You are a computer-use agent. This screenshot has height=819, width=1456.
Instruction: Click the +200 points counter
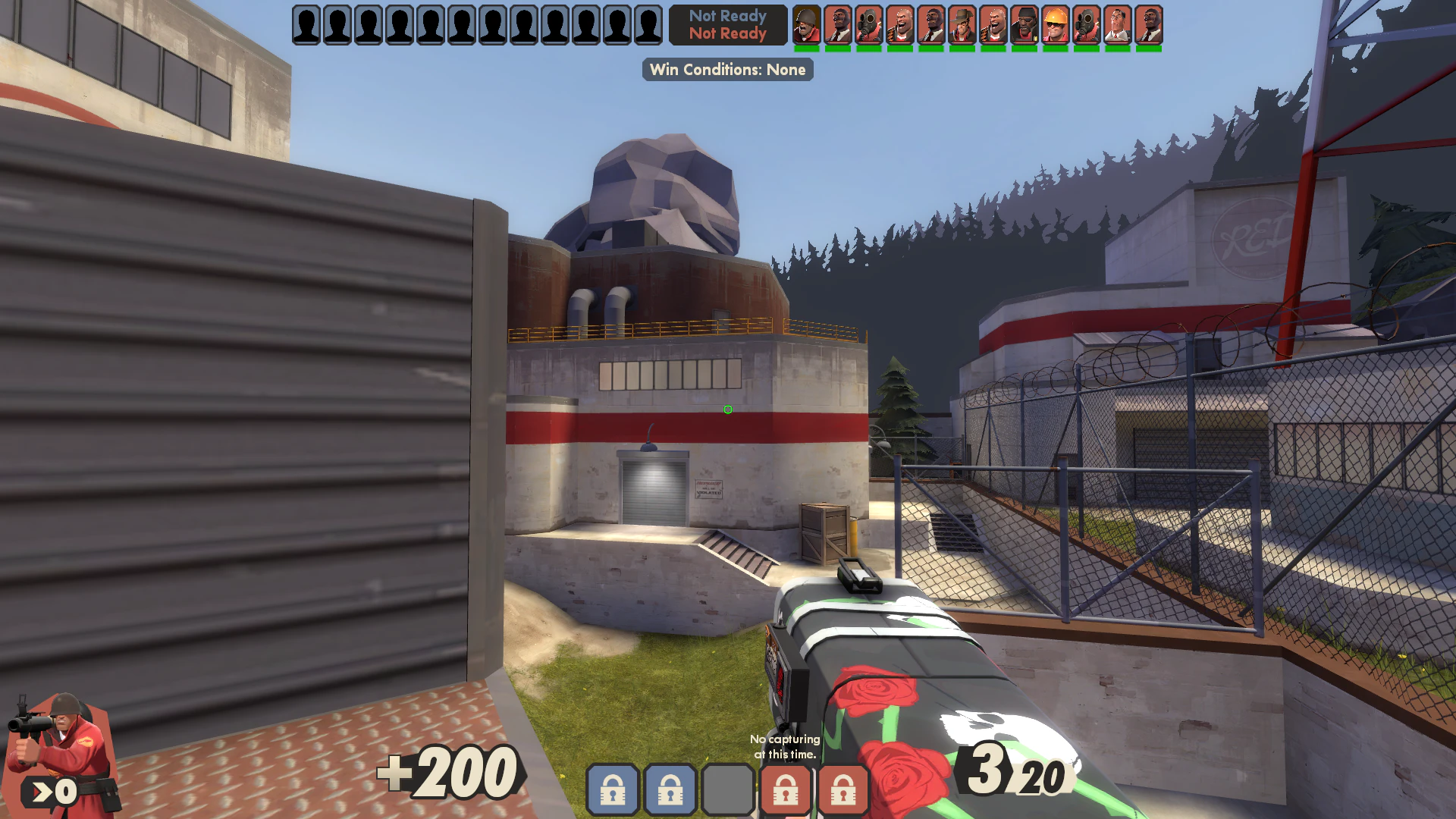click(x=449, y=773)
